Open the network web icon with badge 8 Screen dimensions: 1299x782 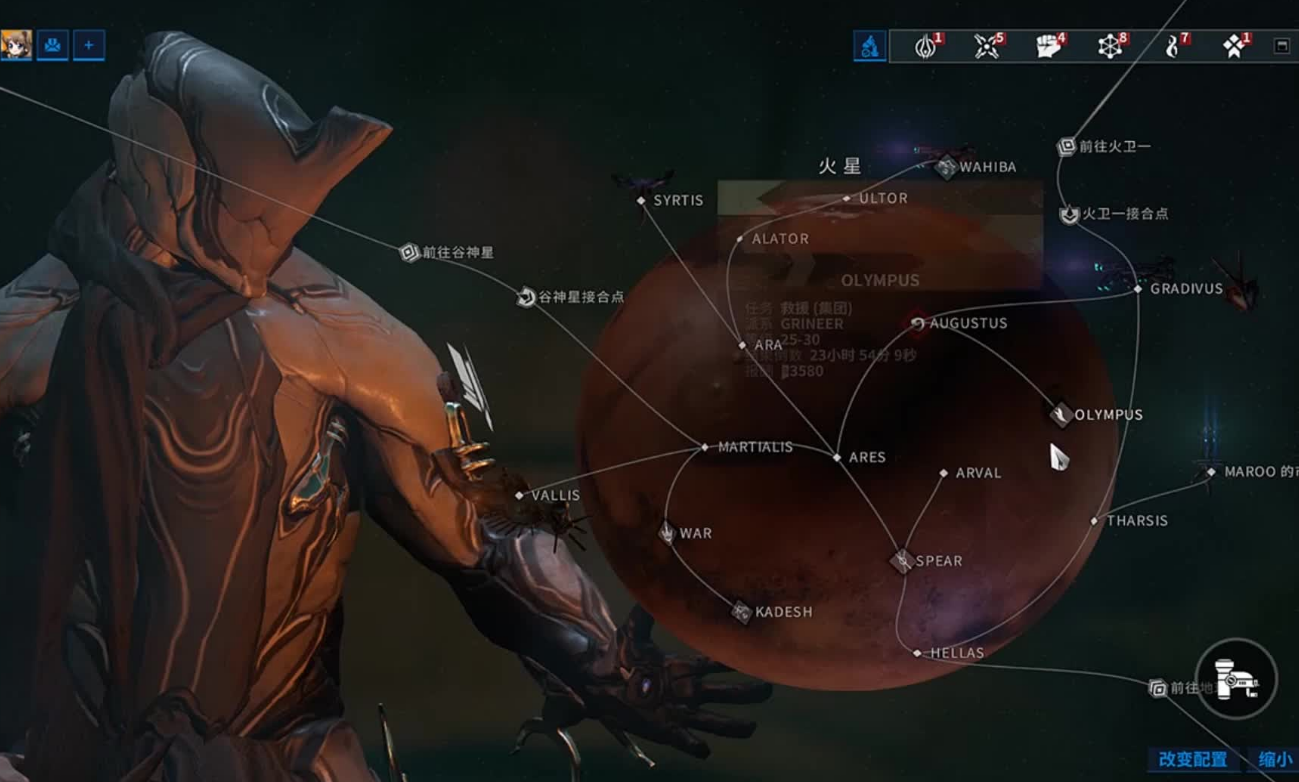click(x=1110, y=46)
